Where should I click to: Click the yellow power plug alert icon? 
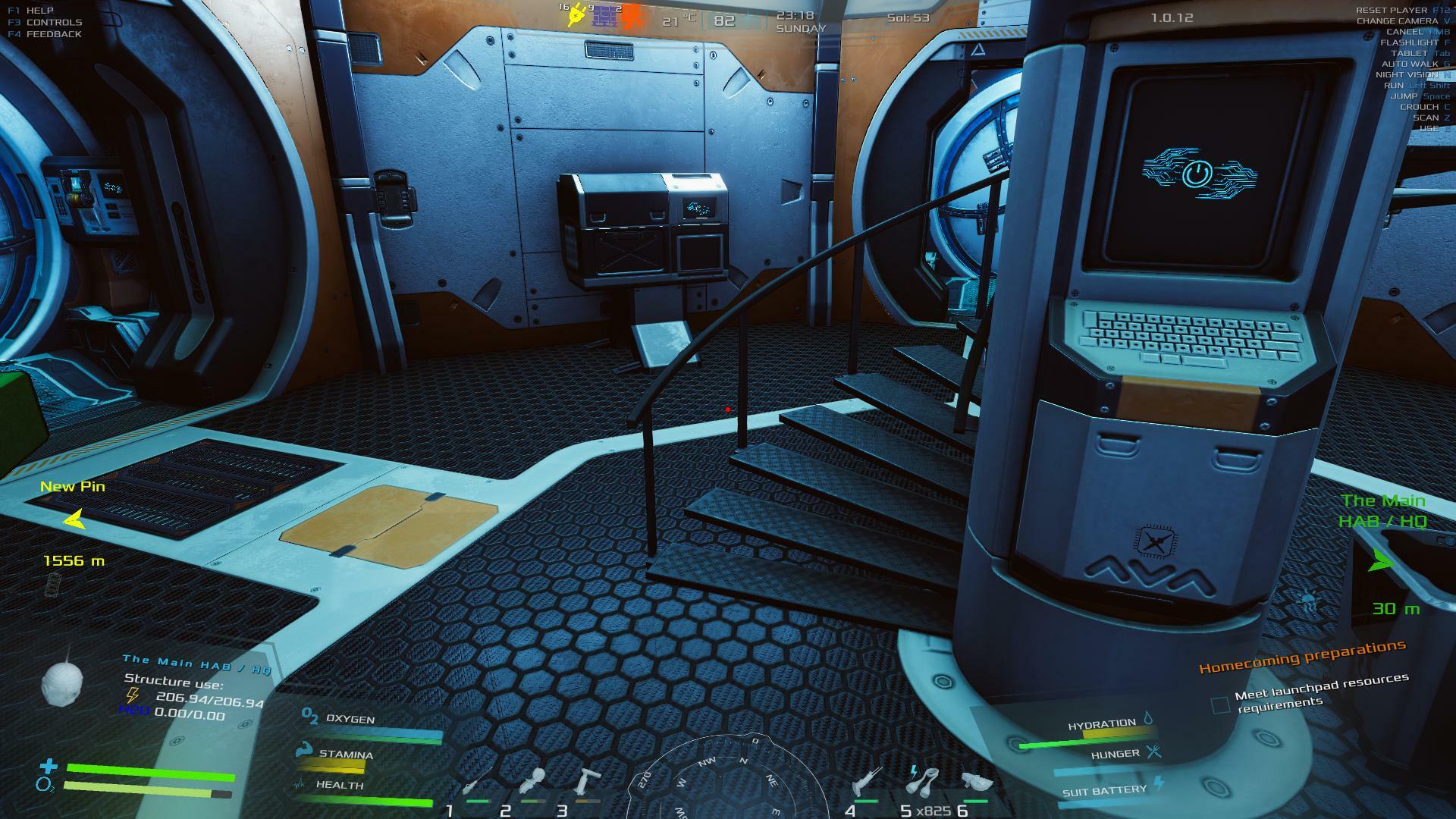click(x=578, y=15)
